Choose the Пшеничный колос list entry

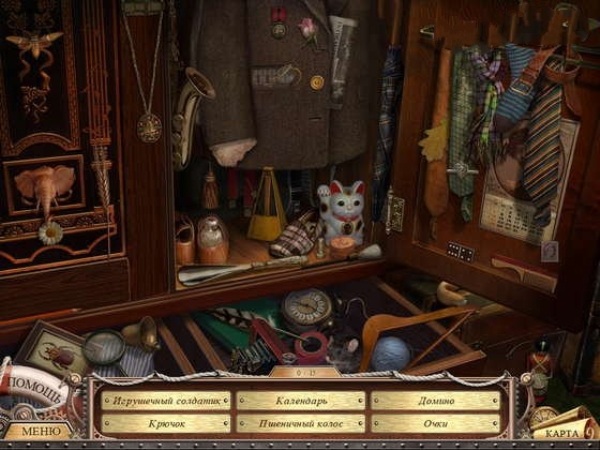point(301,423)
